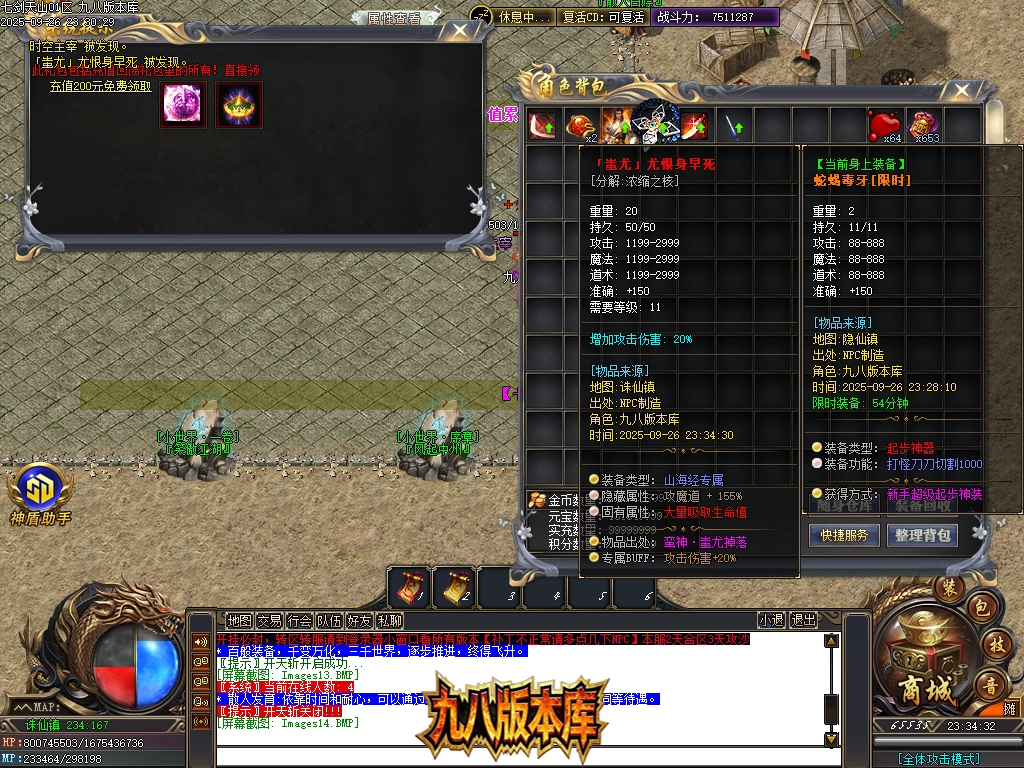The width and height of the screenshot is (1024, 768).
Task: Open the 地图 map tab
Action: [x=239, y=621]
